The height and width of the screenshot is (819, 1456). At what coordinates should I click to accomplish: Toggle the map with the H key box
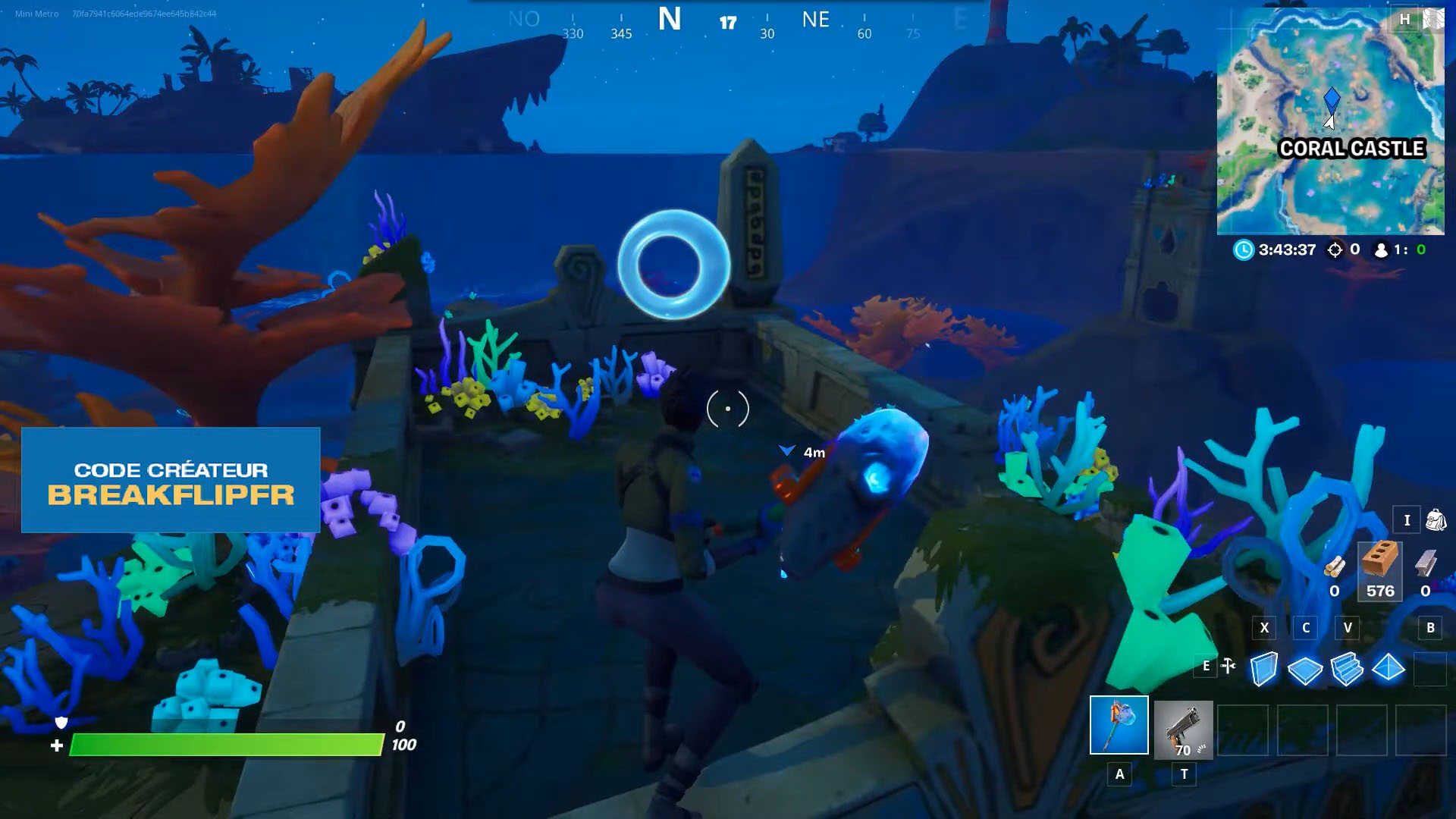click(1405, 19)
